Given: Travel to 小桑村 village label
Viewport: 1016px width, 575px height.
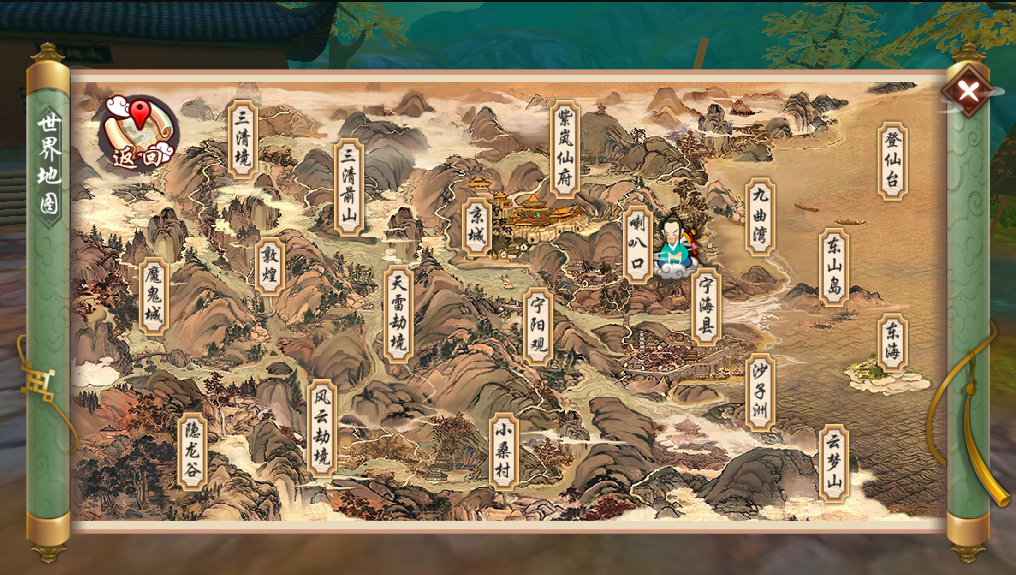Looking at the screenshot, I should pos(504,451).
